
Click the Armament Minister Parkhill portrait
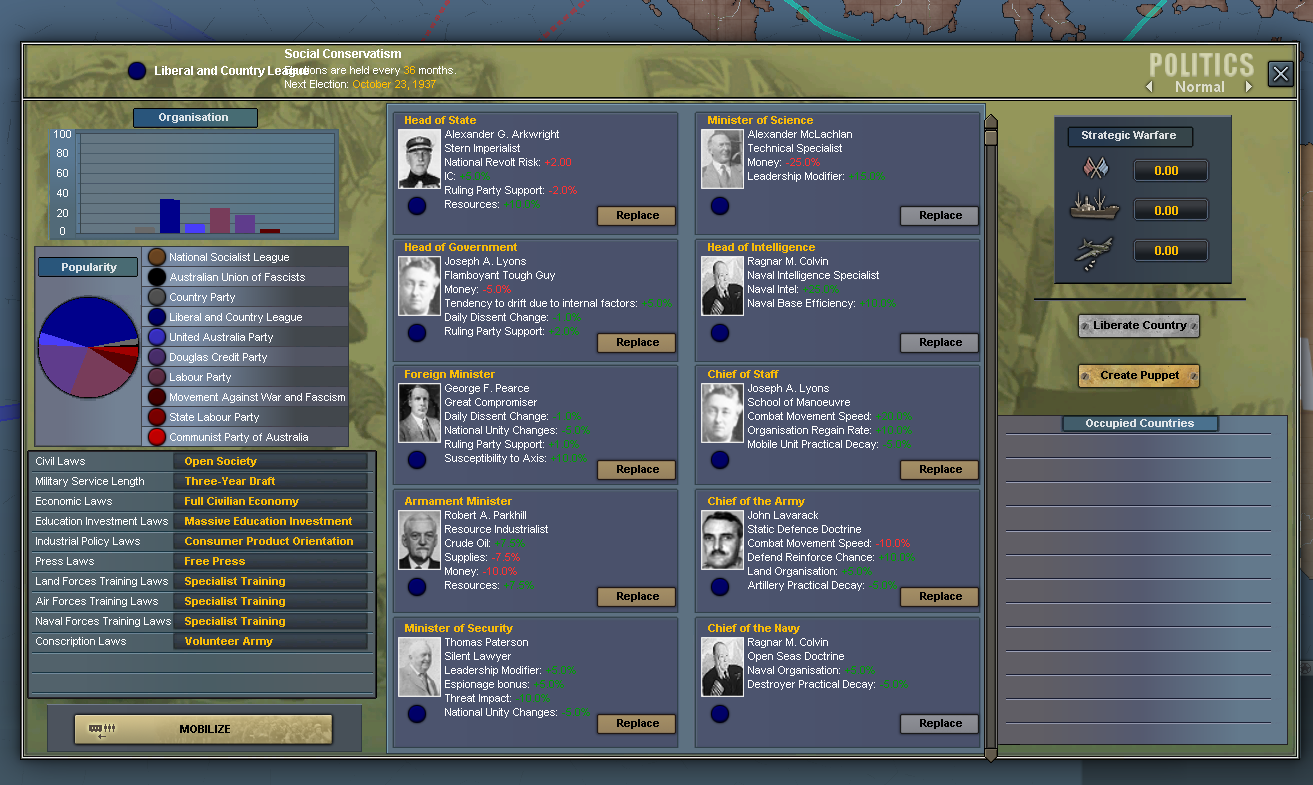click(419, 540)
